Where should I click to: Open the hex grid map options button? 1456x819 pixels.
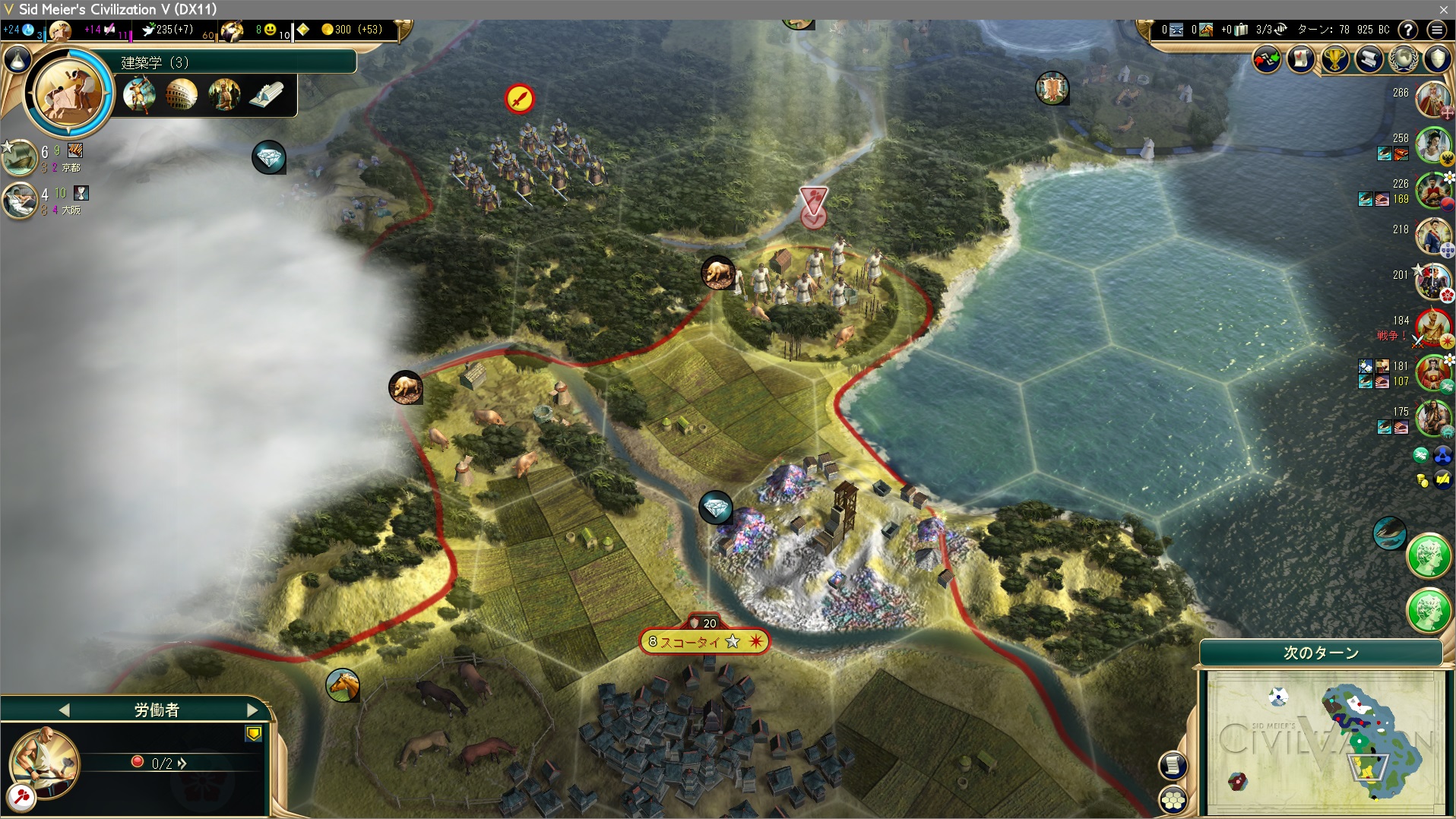[1173, 799]
